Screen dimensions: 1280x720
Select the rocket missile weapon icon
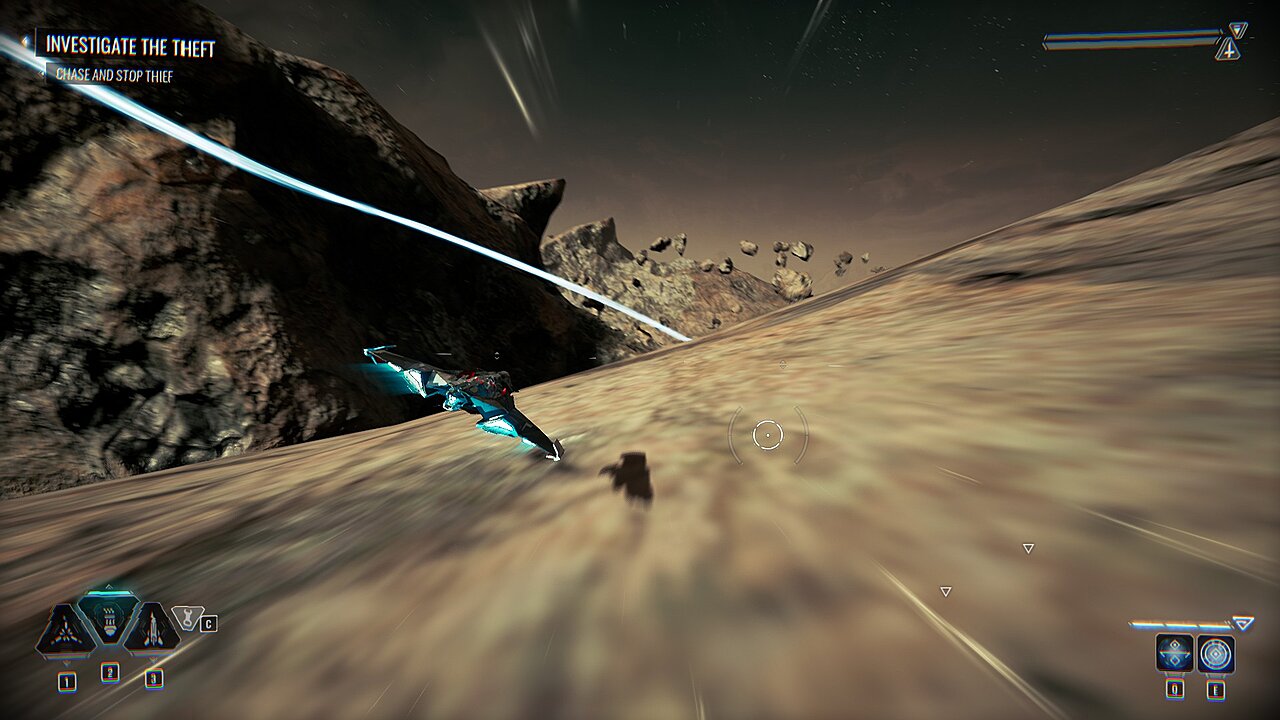click(x=152, y=630)
